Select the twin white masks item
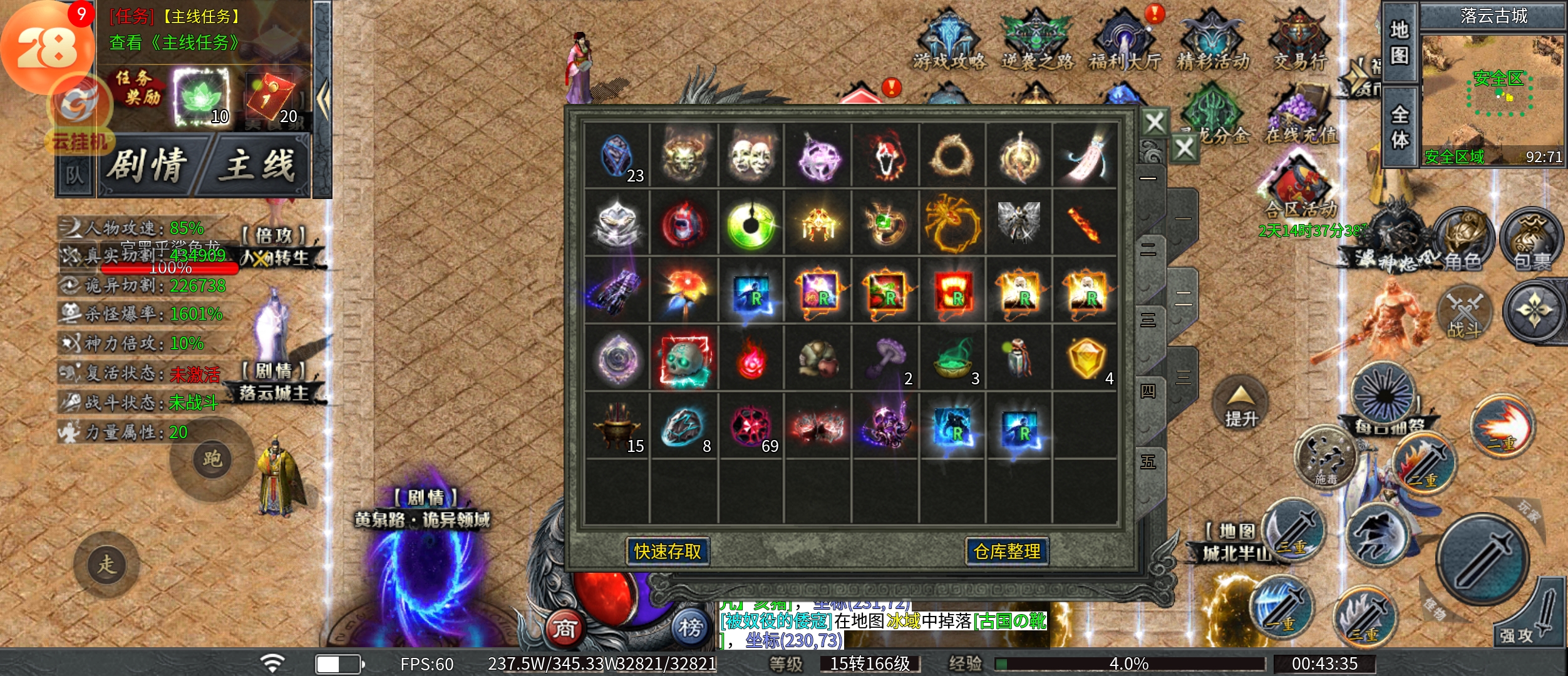The image size is (1568, 676). point(751,156)
